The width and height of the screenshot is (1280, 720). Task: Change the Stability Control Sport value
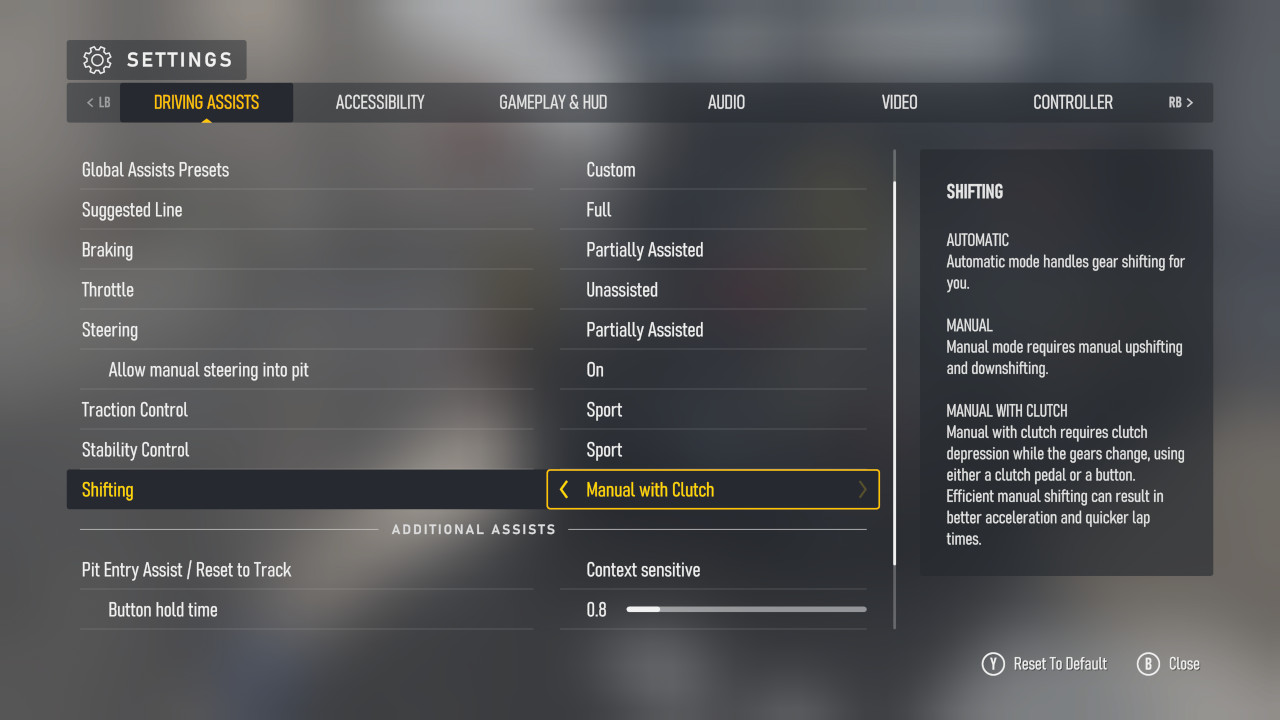tap(713, 449)
